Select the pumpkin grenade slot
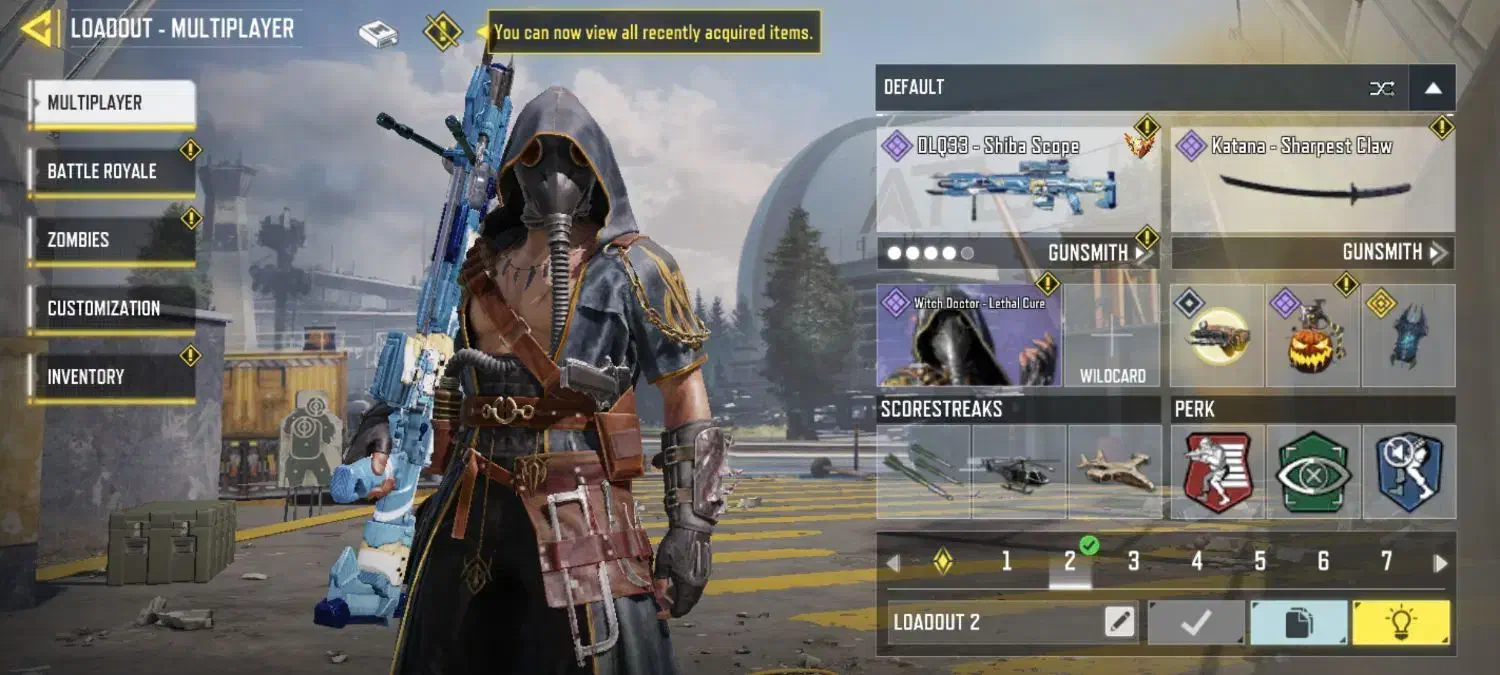This screenshot has width=1500, height=675. pyautogui.click(x=1312, y=337)
